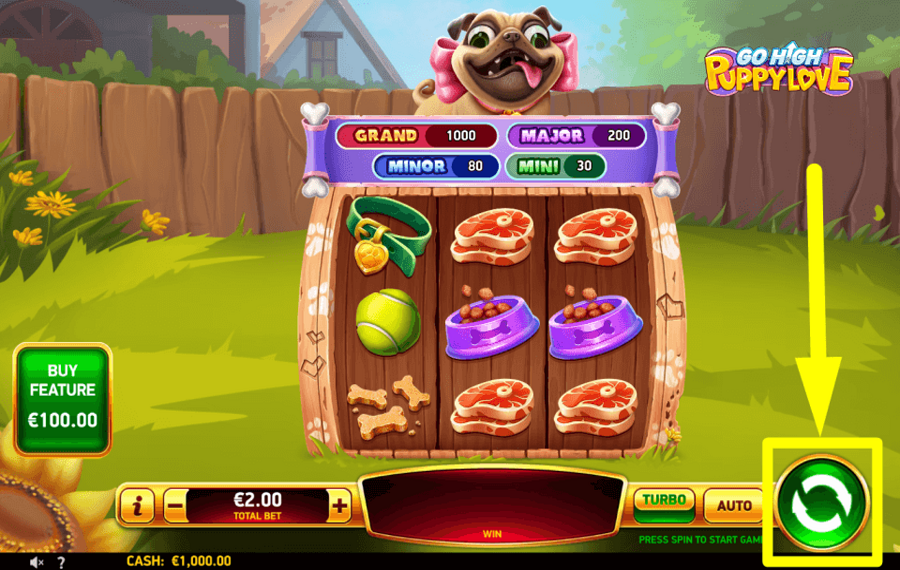Open help with the question mark
This screenshot has width=900, height=570.
coord(62,562)
